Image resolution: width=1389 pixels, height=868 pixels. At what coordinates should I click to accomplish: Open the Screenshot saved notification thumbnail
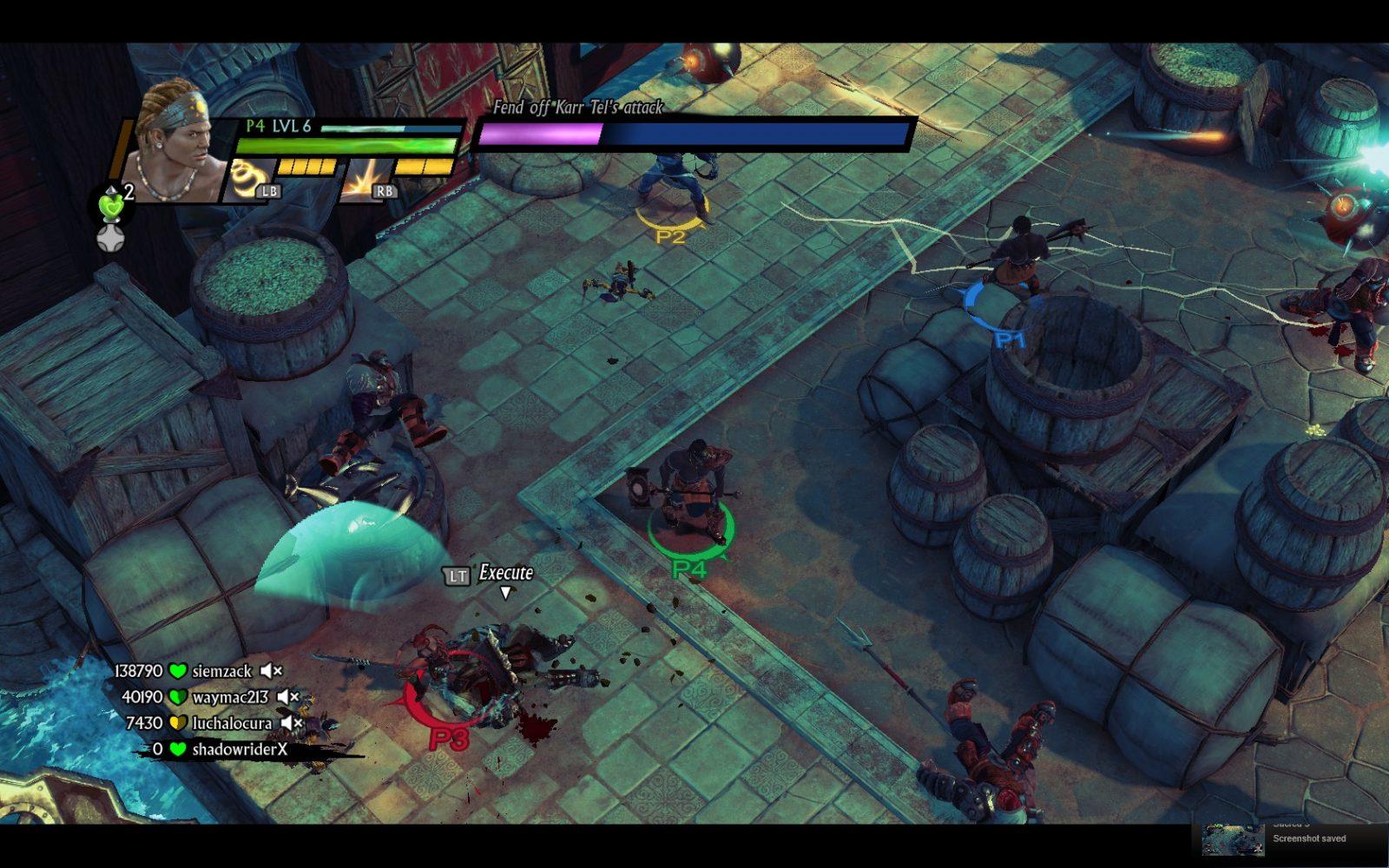pyautogui.click(x=1233, y=838)
